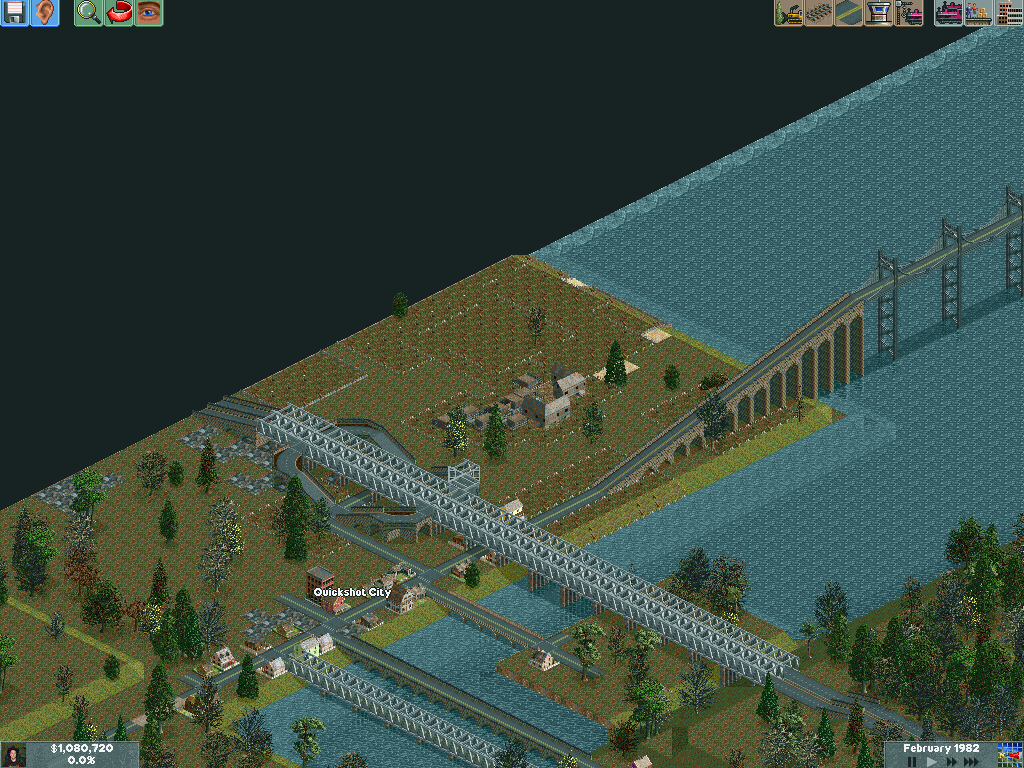Pause the game
The height and width of the screenshot is (768, 1024).
pyautogui.click(x=912, y=762)
